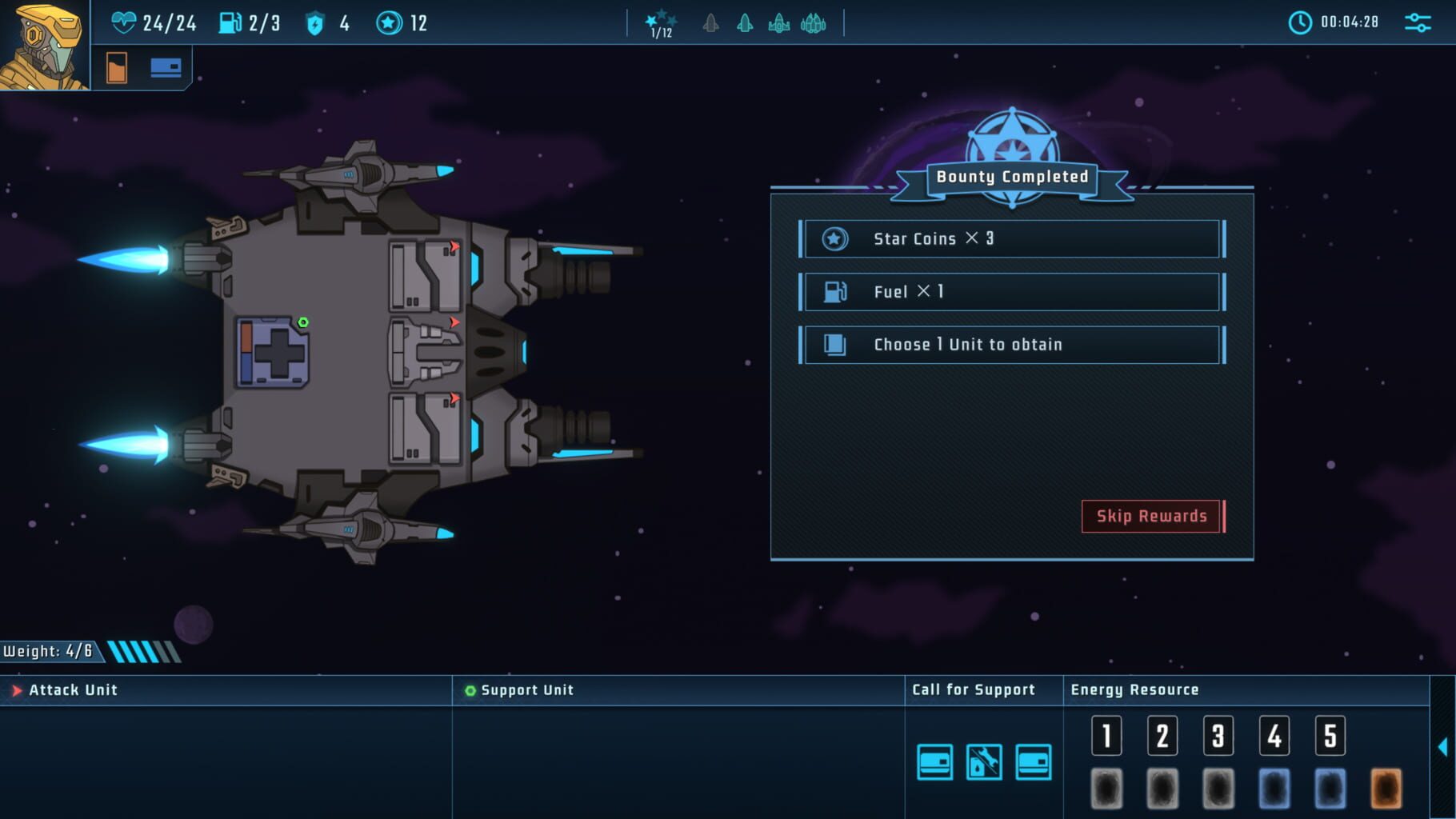
Task: Click the Skip Rewards button
Action: (x=1152, y=516)
